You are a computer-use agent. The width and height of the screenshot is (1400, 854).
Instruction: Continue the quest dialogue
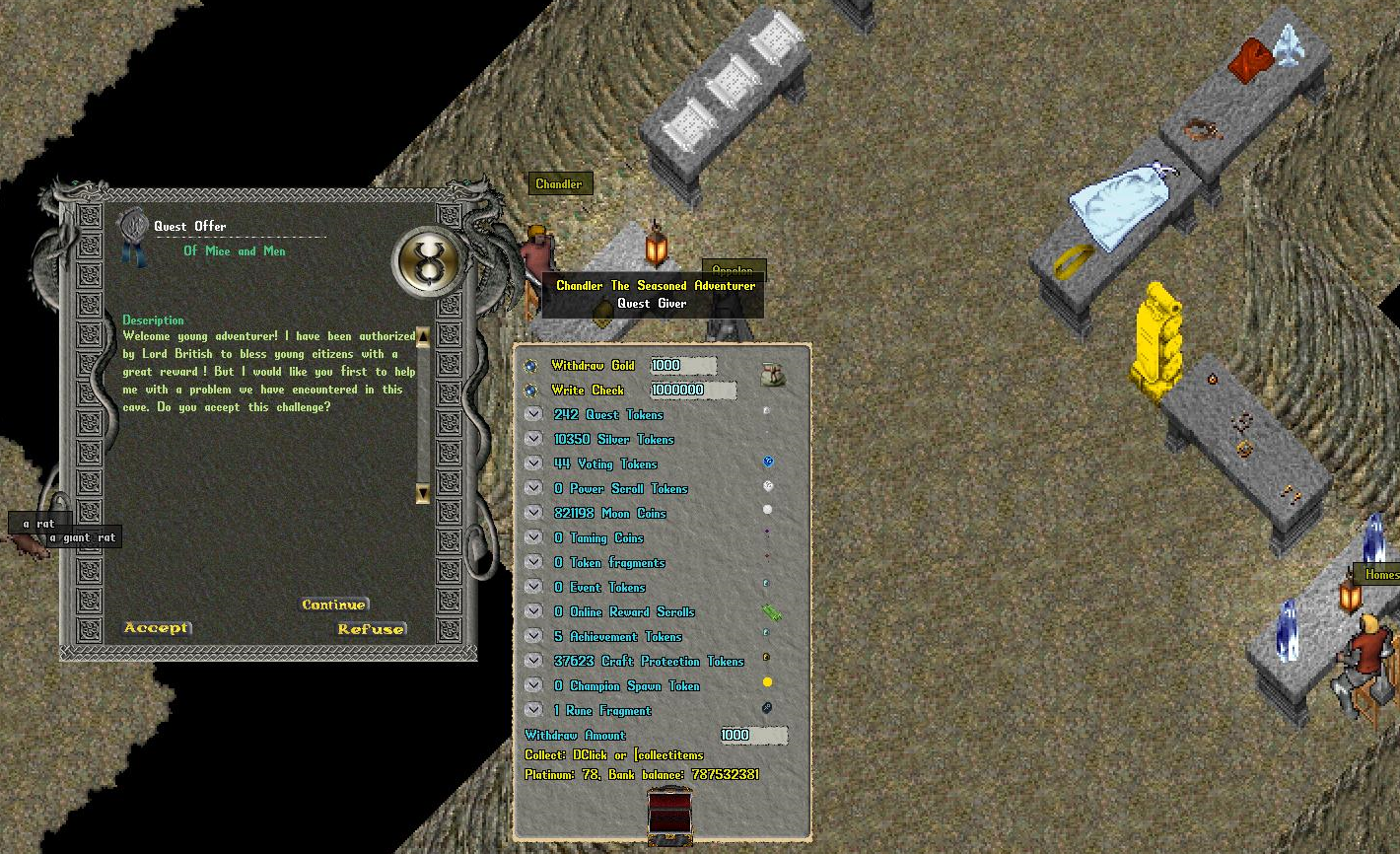pyautogui.click(x=334, y=605)
